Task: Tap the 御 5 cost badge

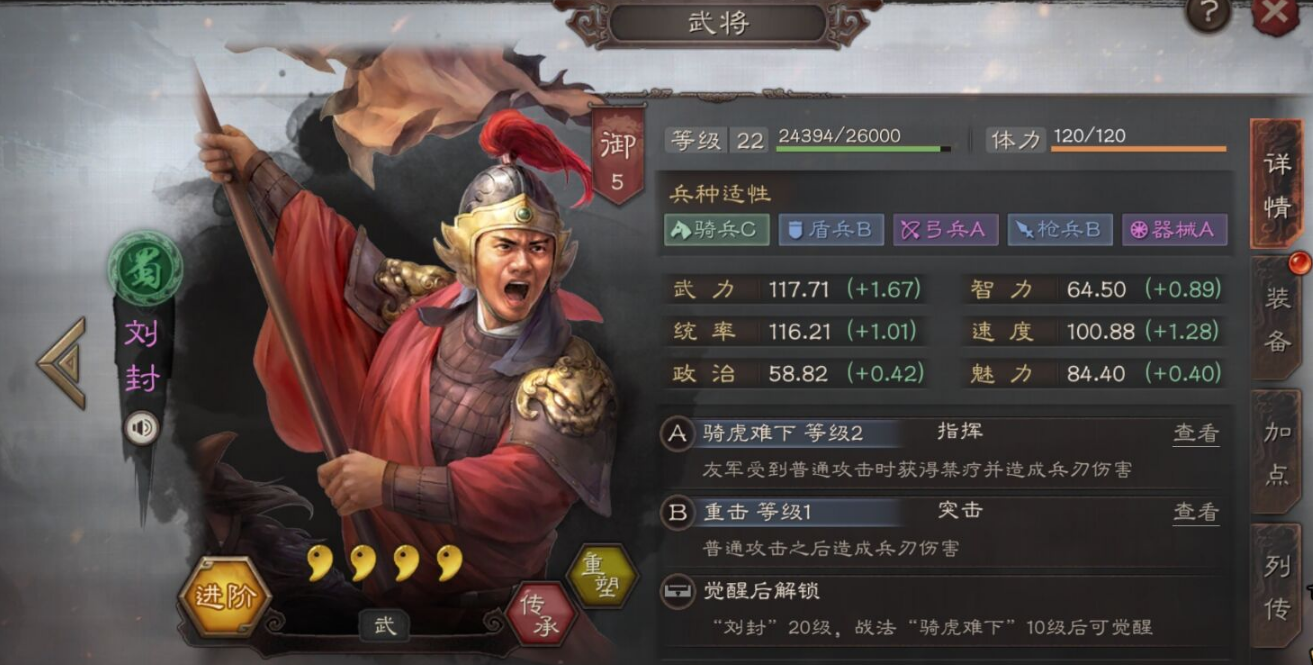Action: (617, 157)
